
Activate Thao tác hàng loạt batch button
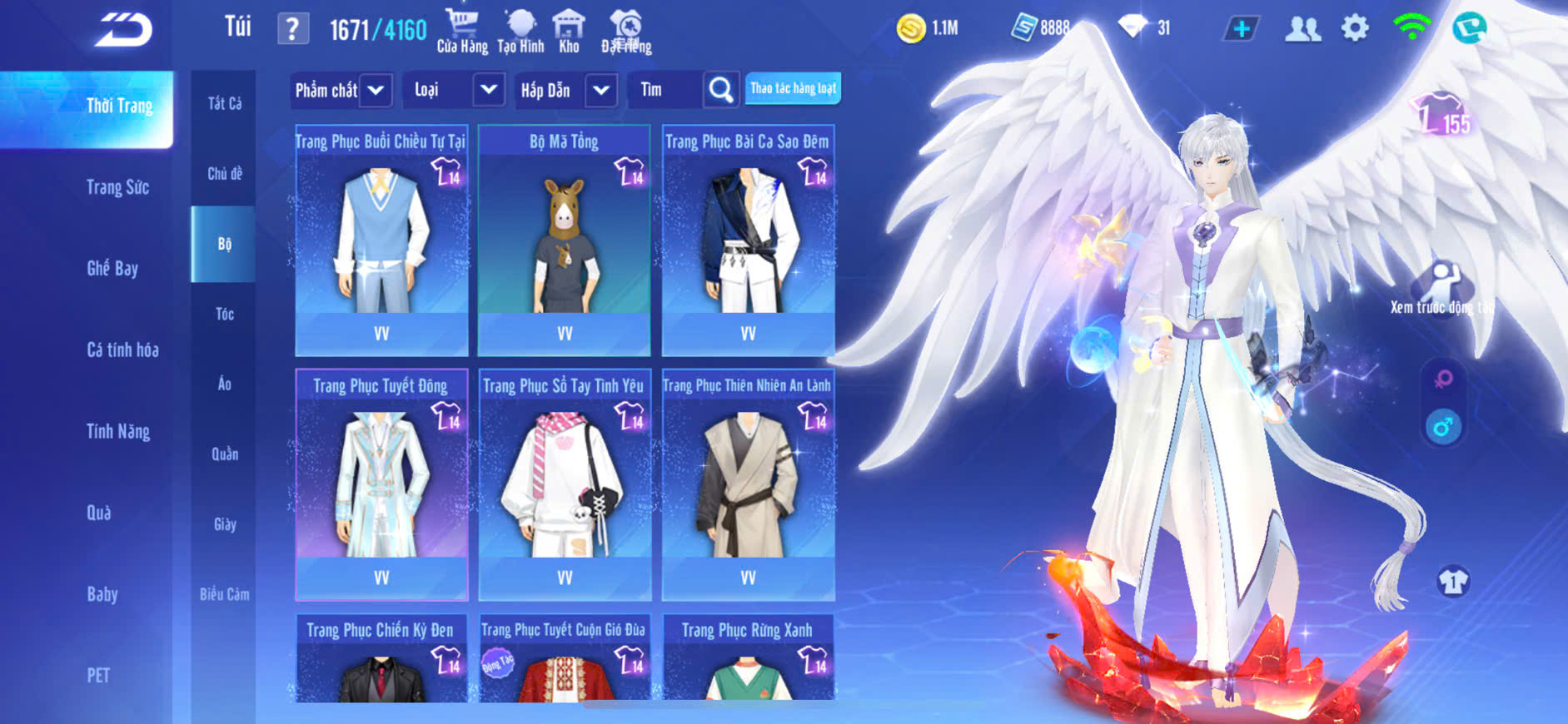point(793,88)
